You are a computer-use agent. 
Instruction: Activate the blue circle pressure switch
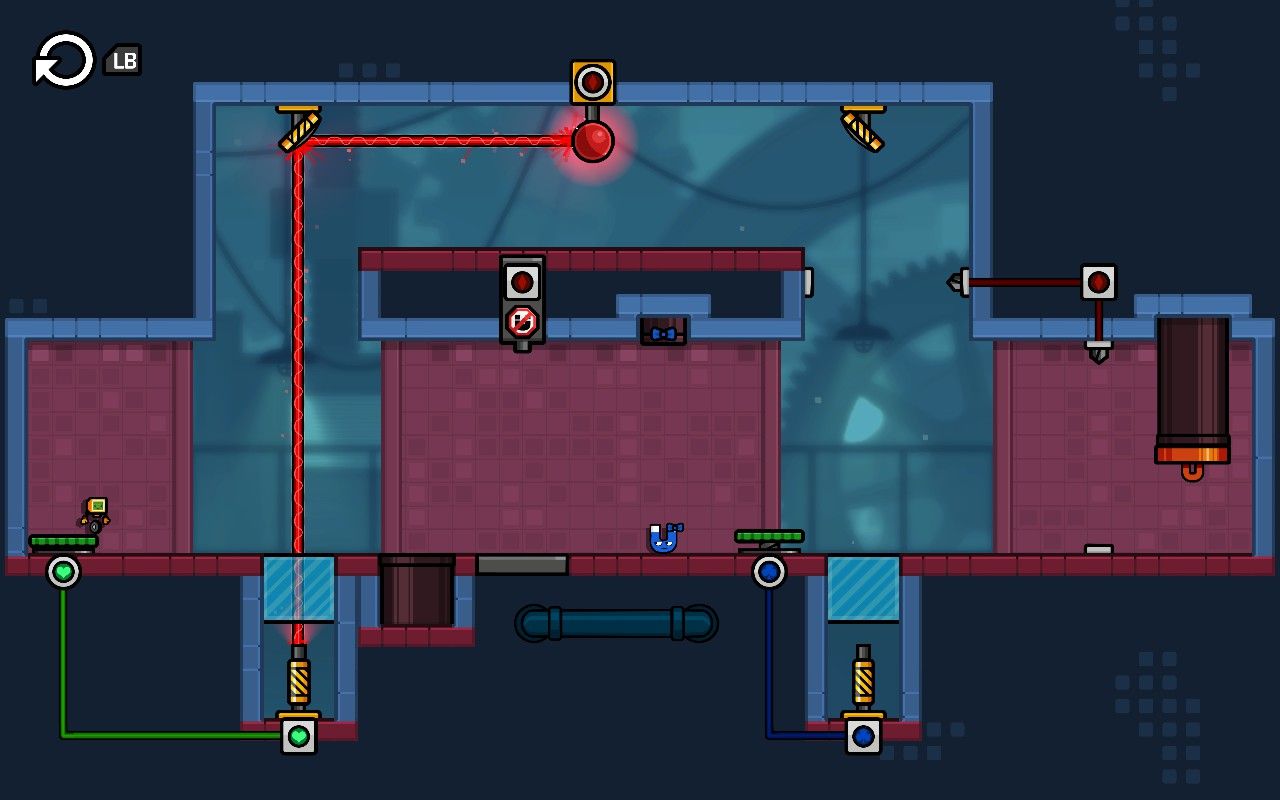coord(770,572)
